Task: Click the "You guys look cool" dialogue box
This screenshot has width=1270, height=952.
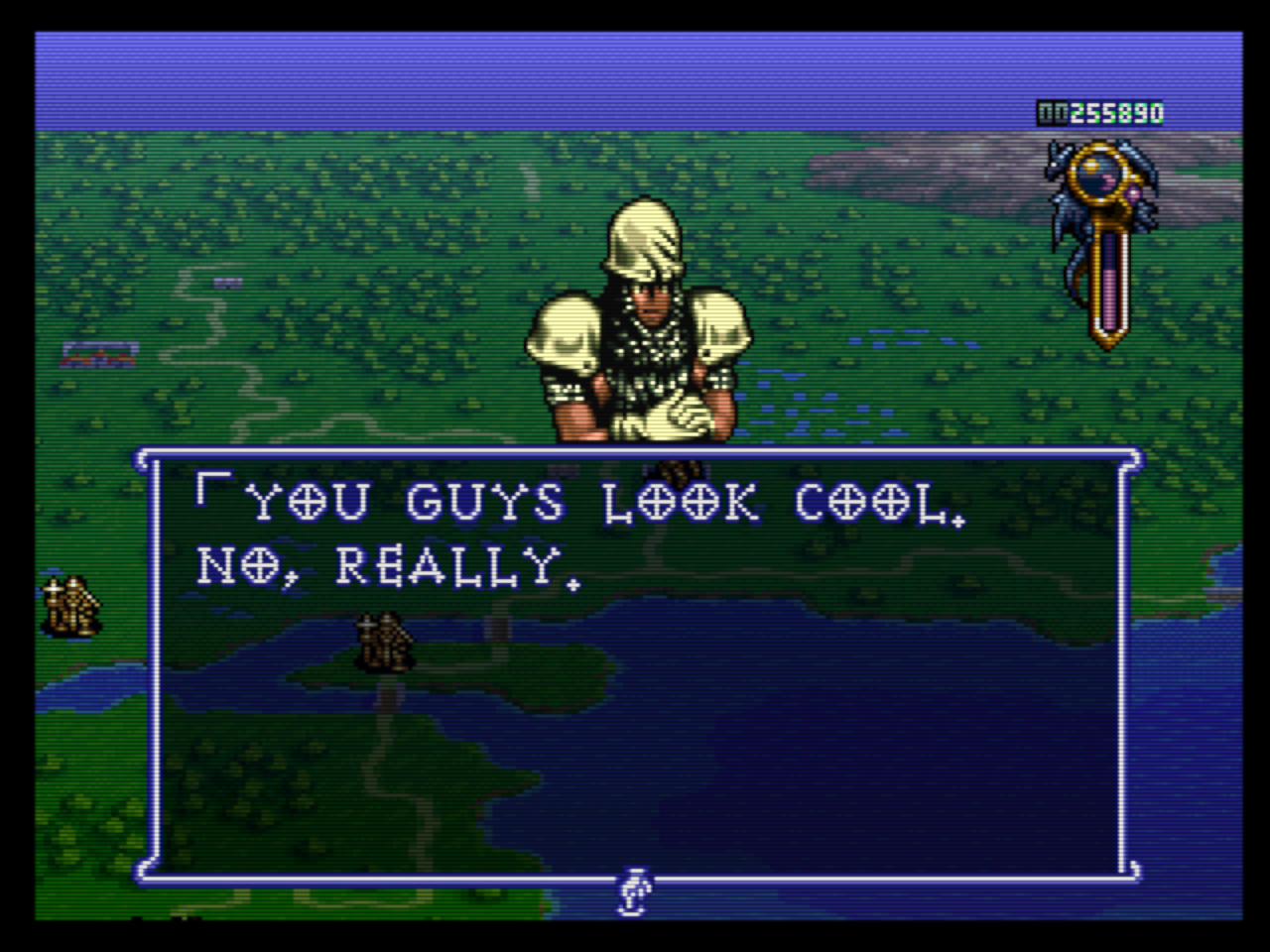Action: click(637, 664)
